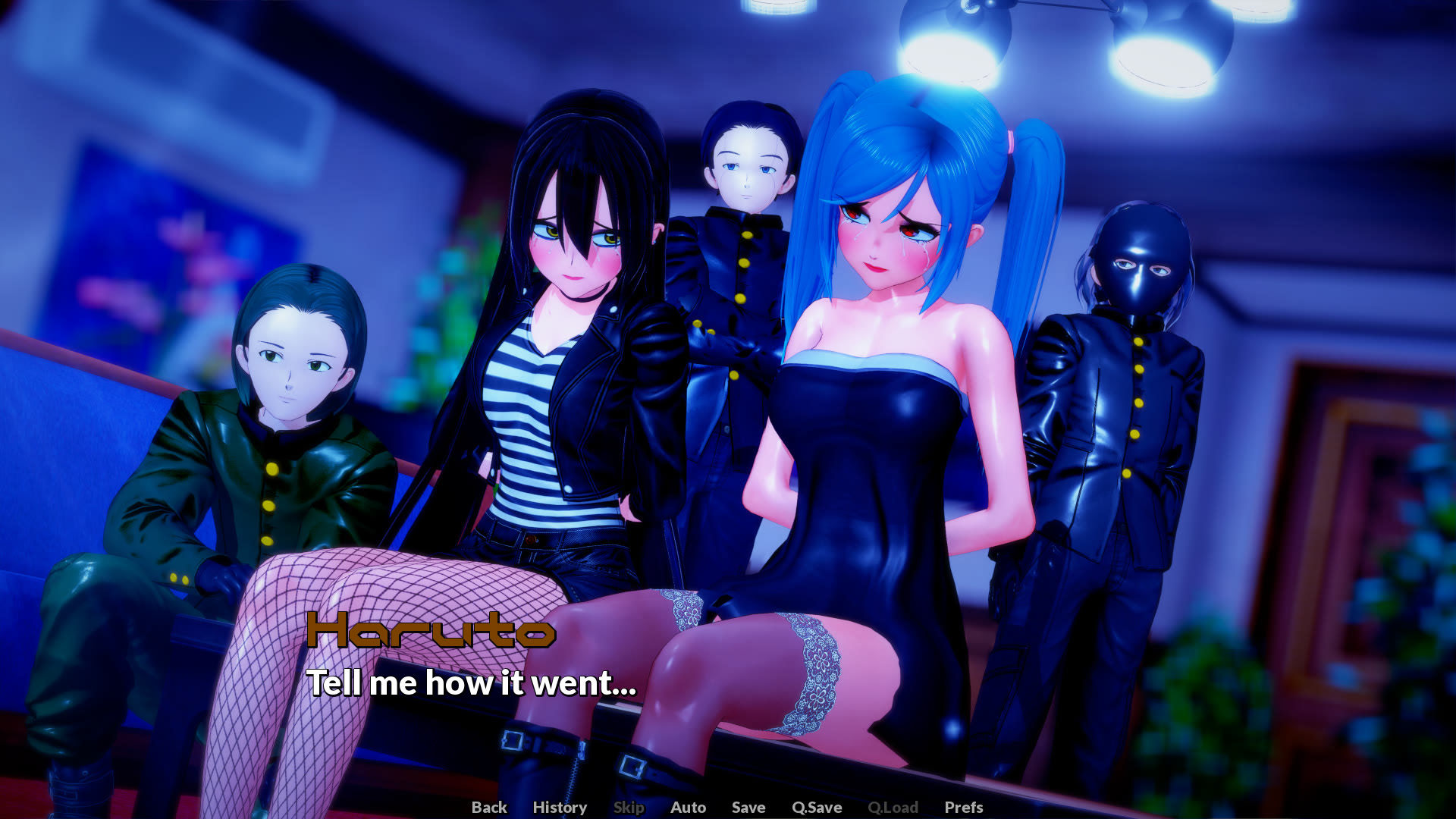1456x819 pixels.
Task: Click the grayed-out Skip label
Action: click(x=629, y=808)
